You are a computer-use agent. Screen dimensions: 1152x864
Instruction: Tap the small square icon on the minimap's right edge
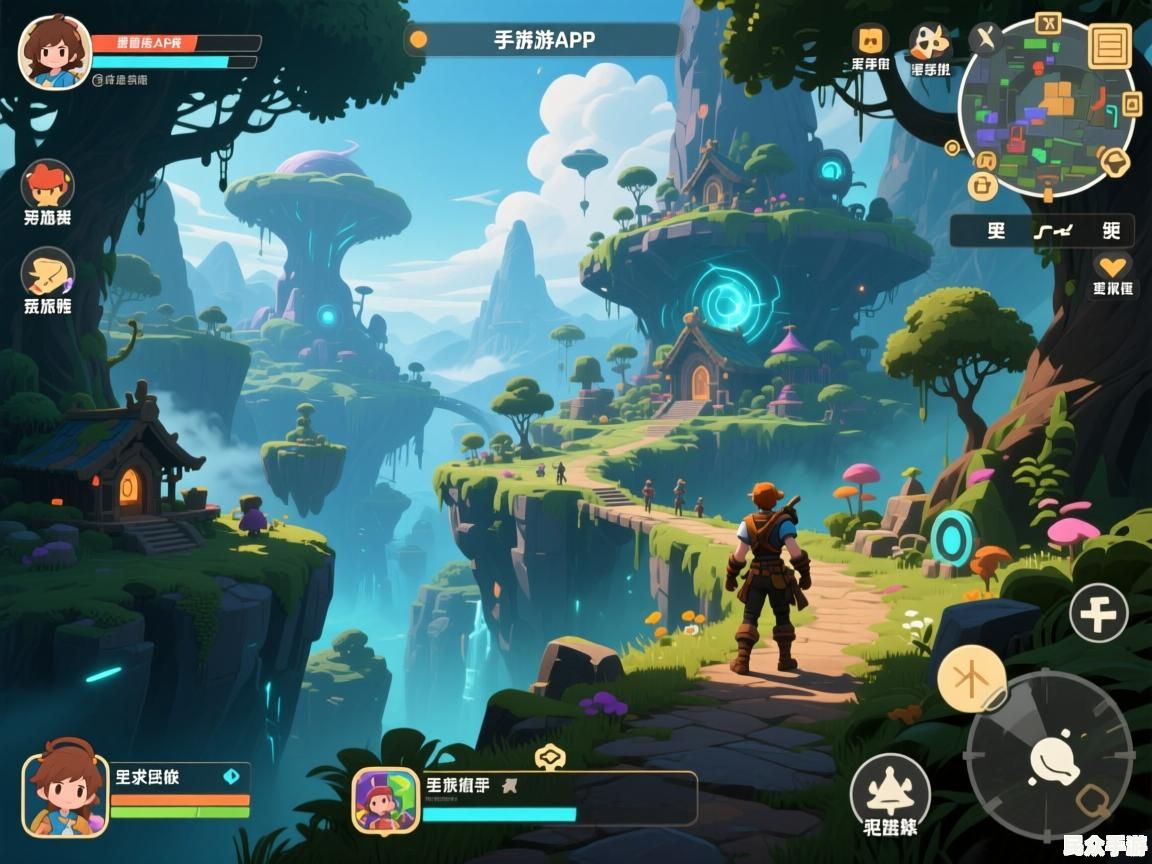(1131, 103)
